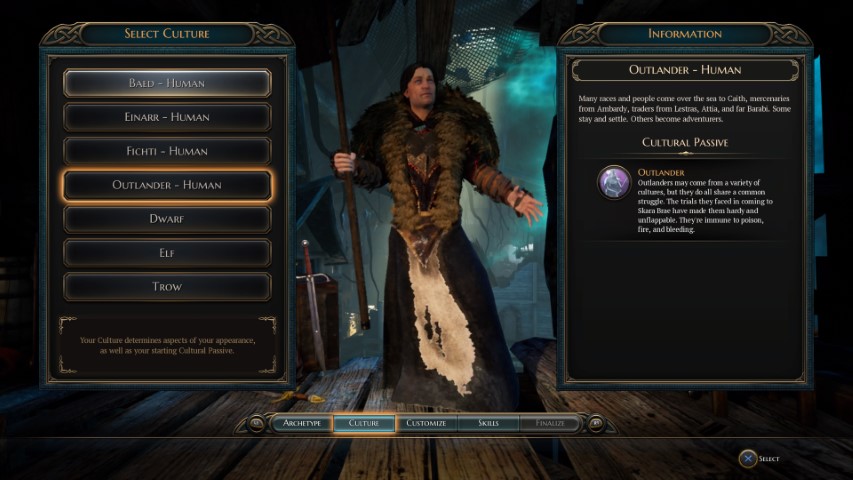Go to the Customize tab
Viewport: 853px width, 480px height.
[427, 423]
